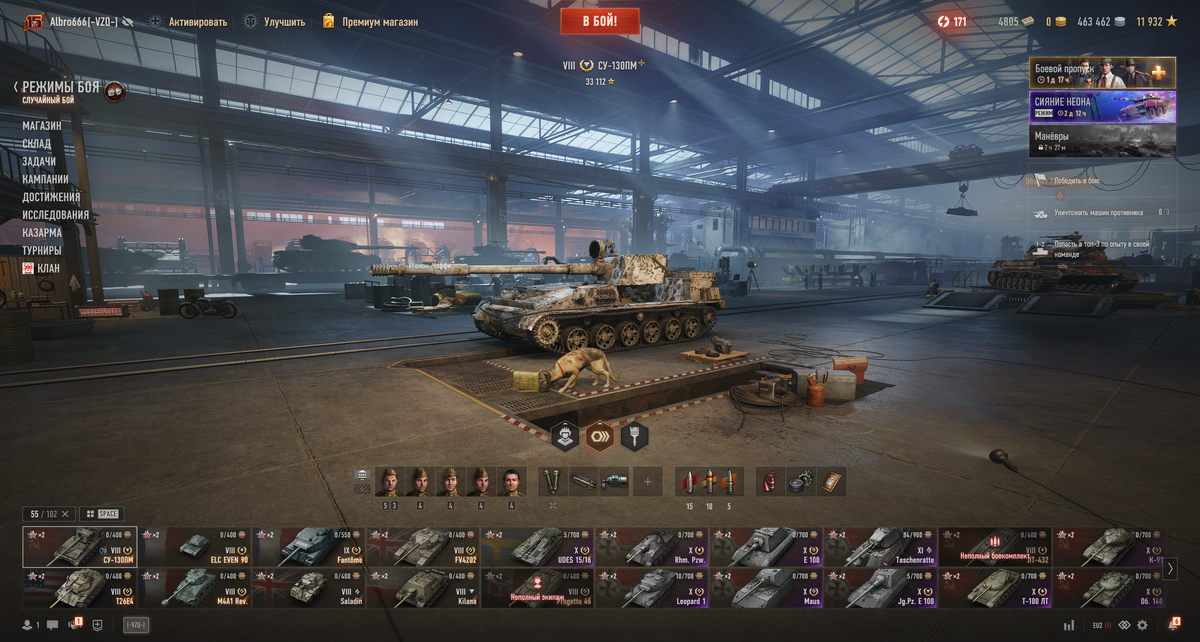Click the red «В БОЙ!» battle button
The width and height of the screenshot is (1200, 642).
[600, 21]
